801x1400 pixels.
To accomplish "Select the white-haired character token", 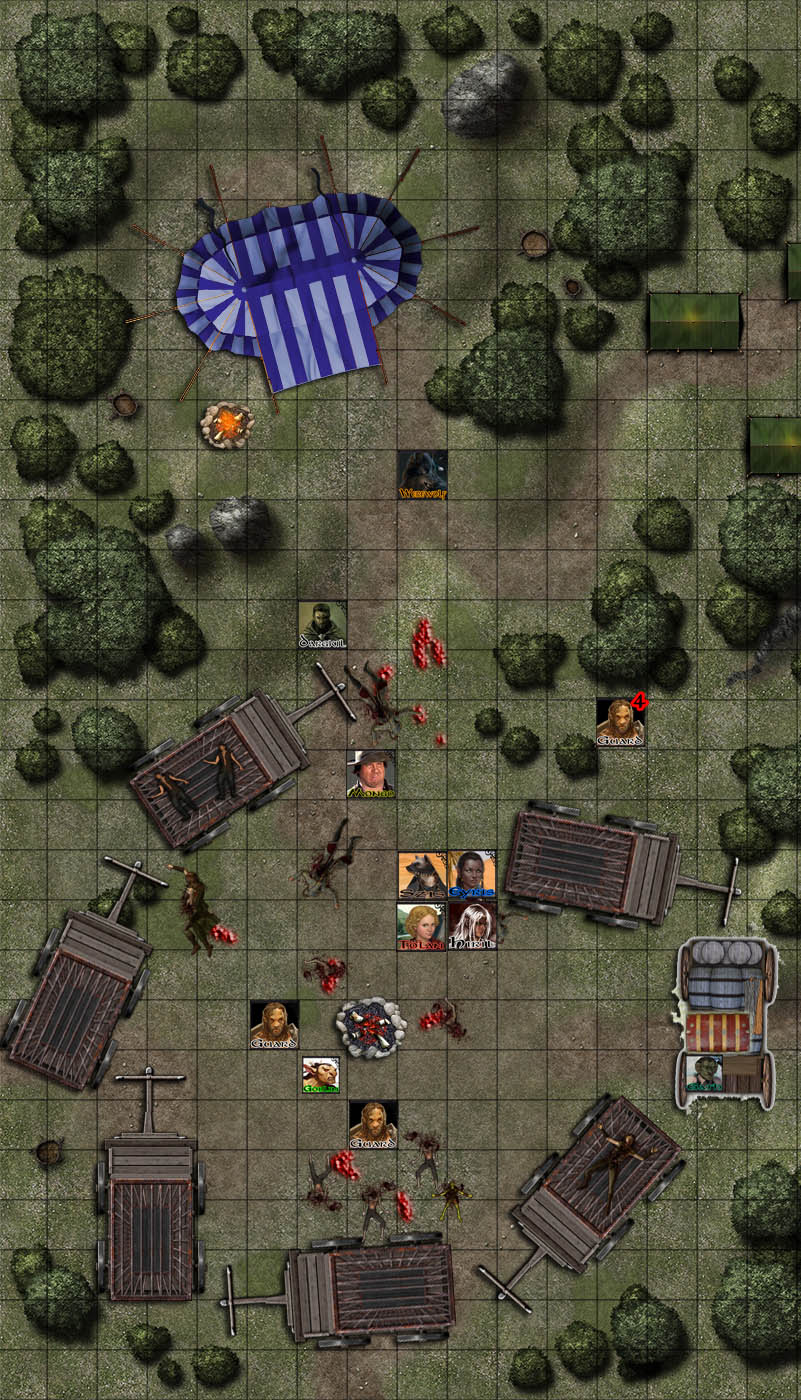I will click(x=471, y=926).
